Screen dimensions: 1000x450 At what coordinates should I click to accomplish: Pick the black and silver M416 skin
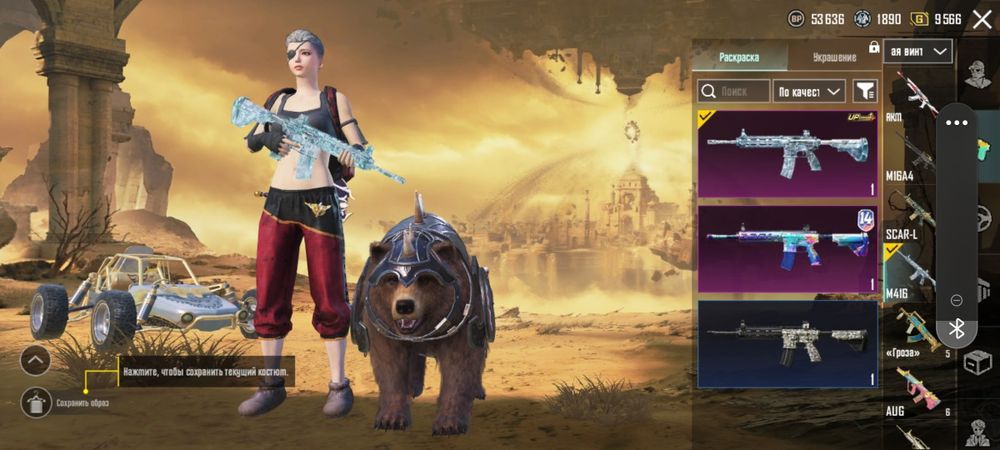tap(787, 343)
